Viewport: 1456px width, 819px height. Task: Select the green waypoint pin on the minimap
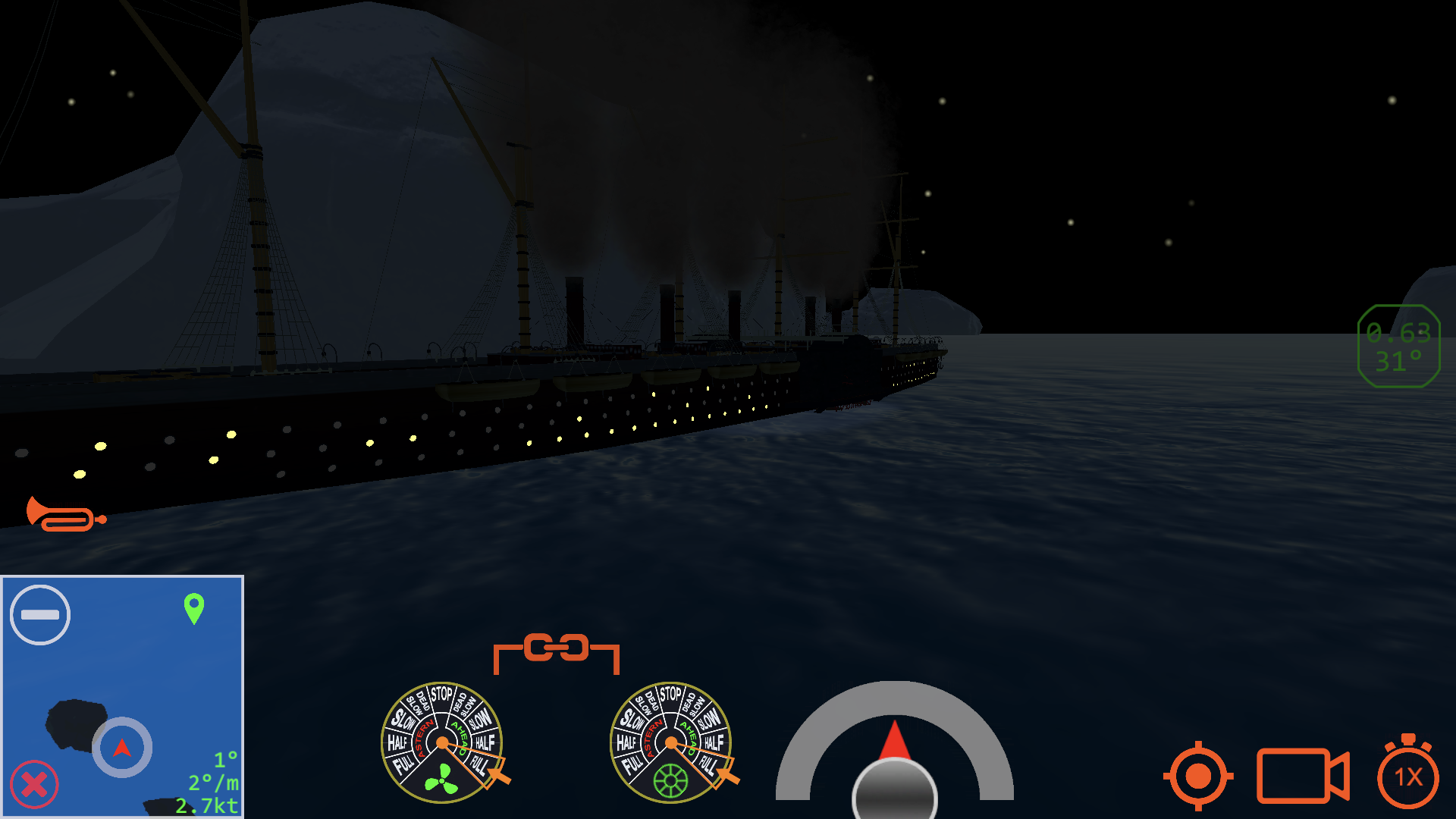click(x=194, y=607)
